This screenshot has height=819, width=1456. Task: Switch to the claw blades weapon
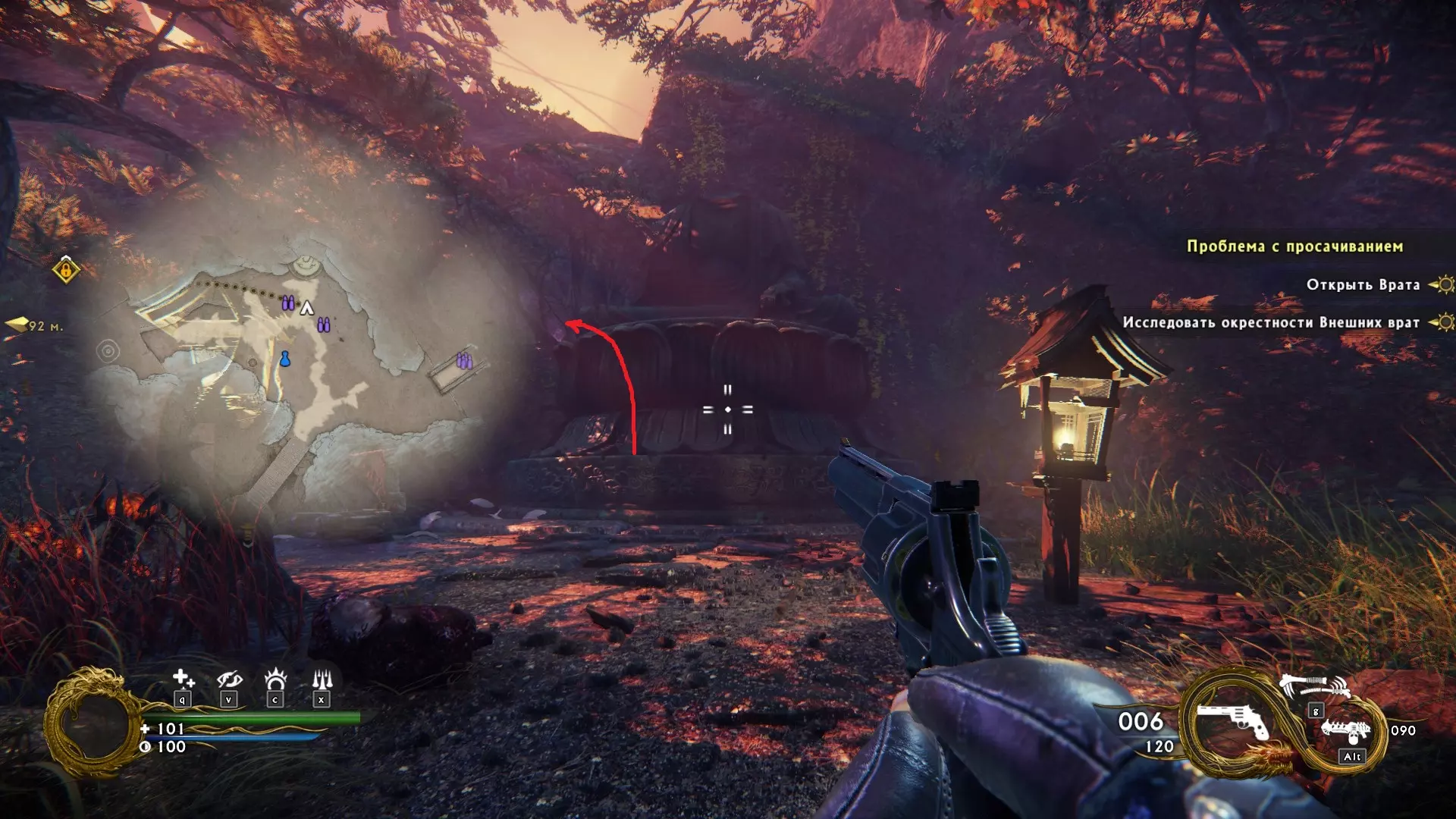coord(1314,687)
